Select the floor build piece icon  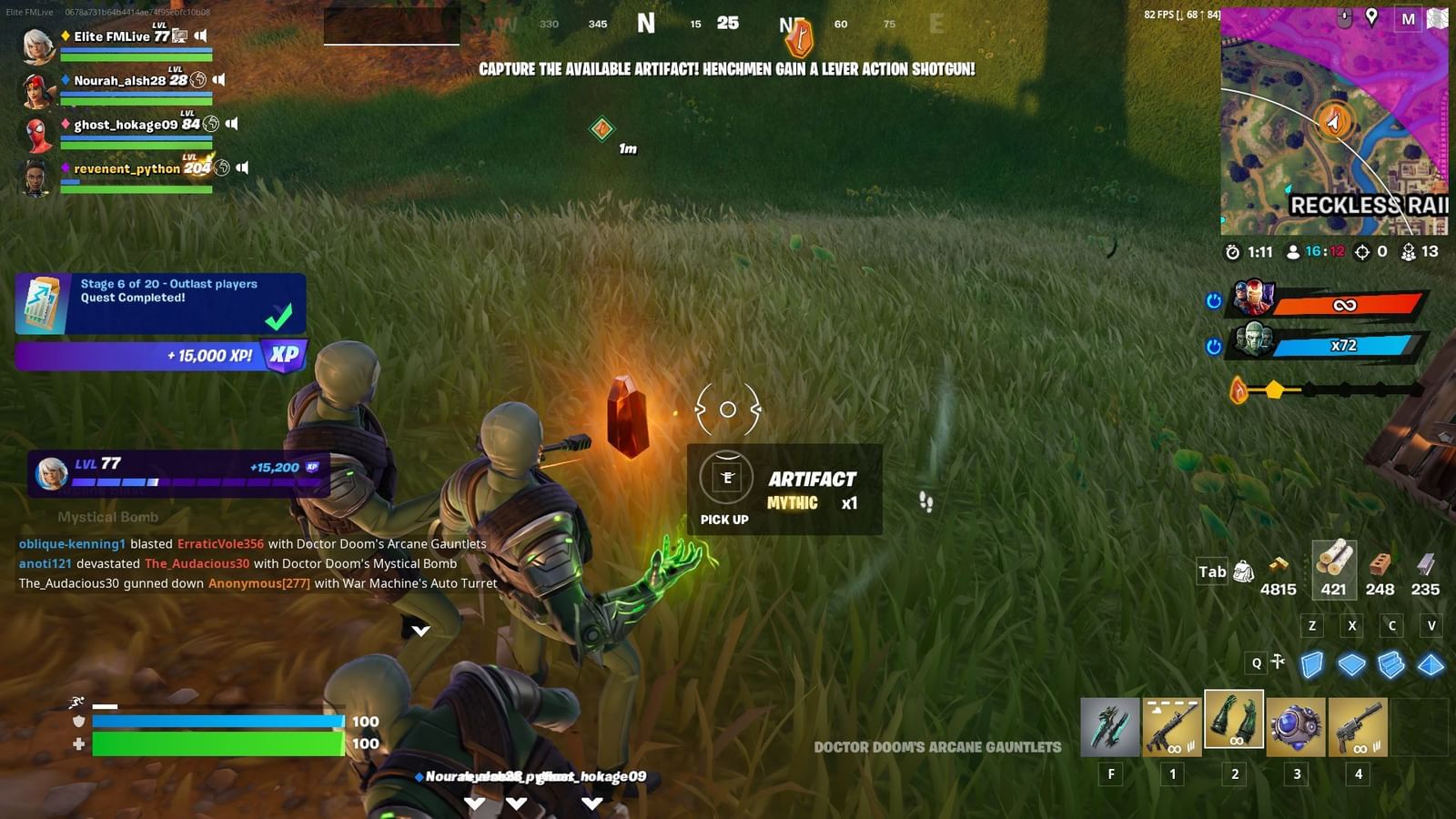(1350, 664)
